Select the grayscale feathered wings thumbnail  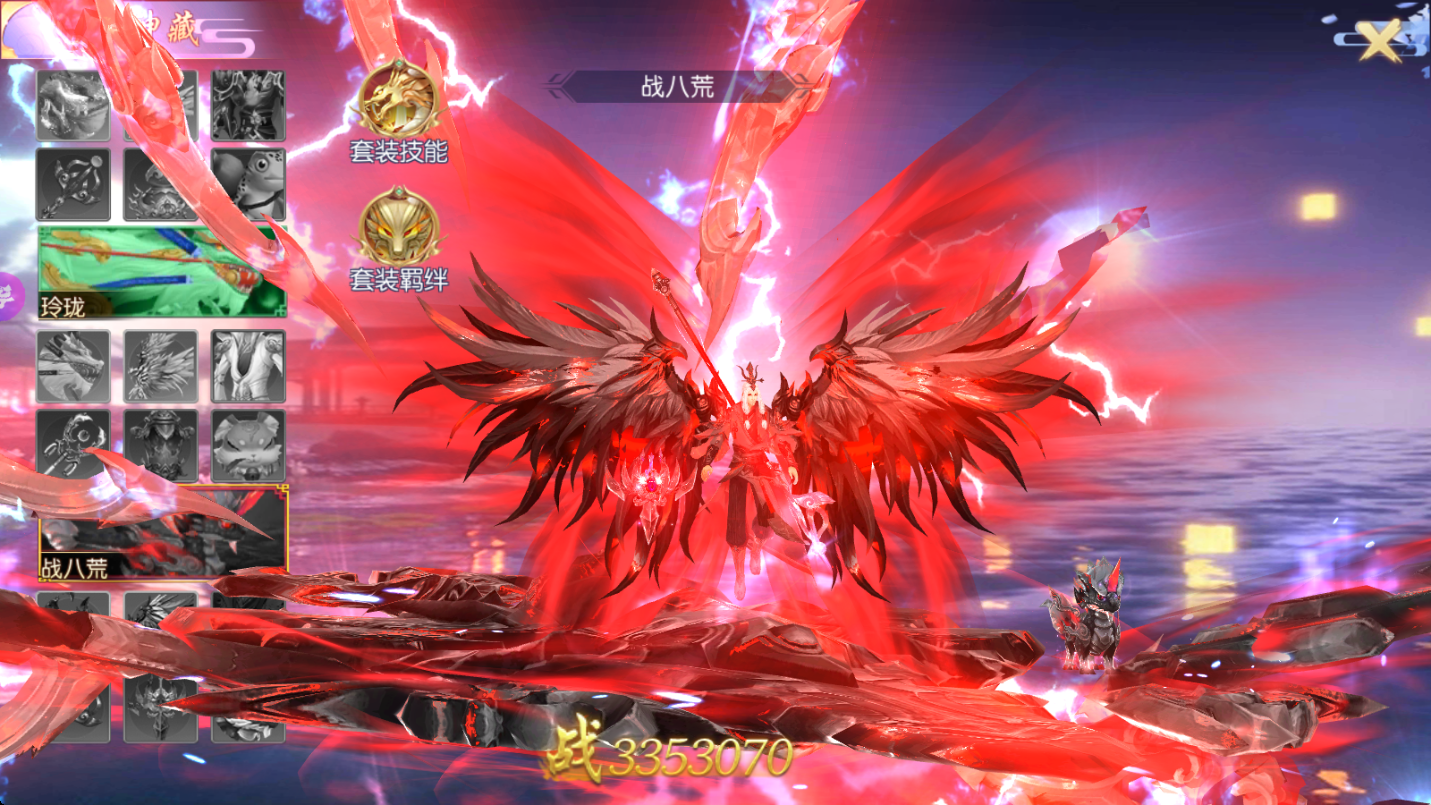pos(160,366)
